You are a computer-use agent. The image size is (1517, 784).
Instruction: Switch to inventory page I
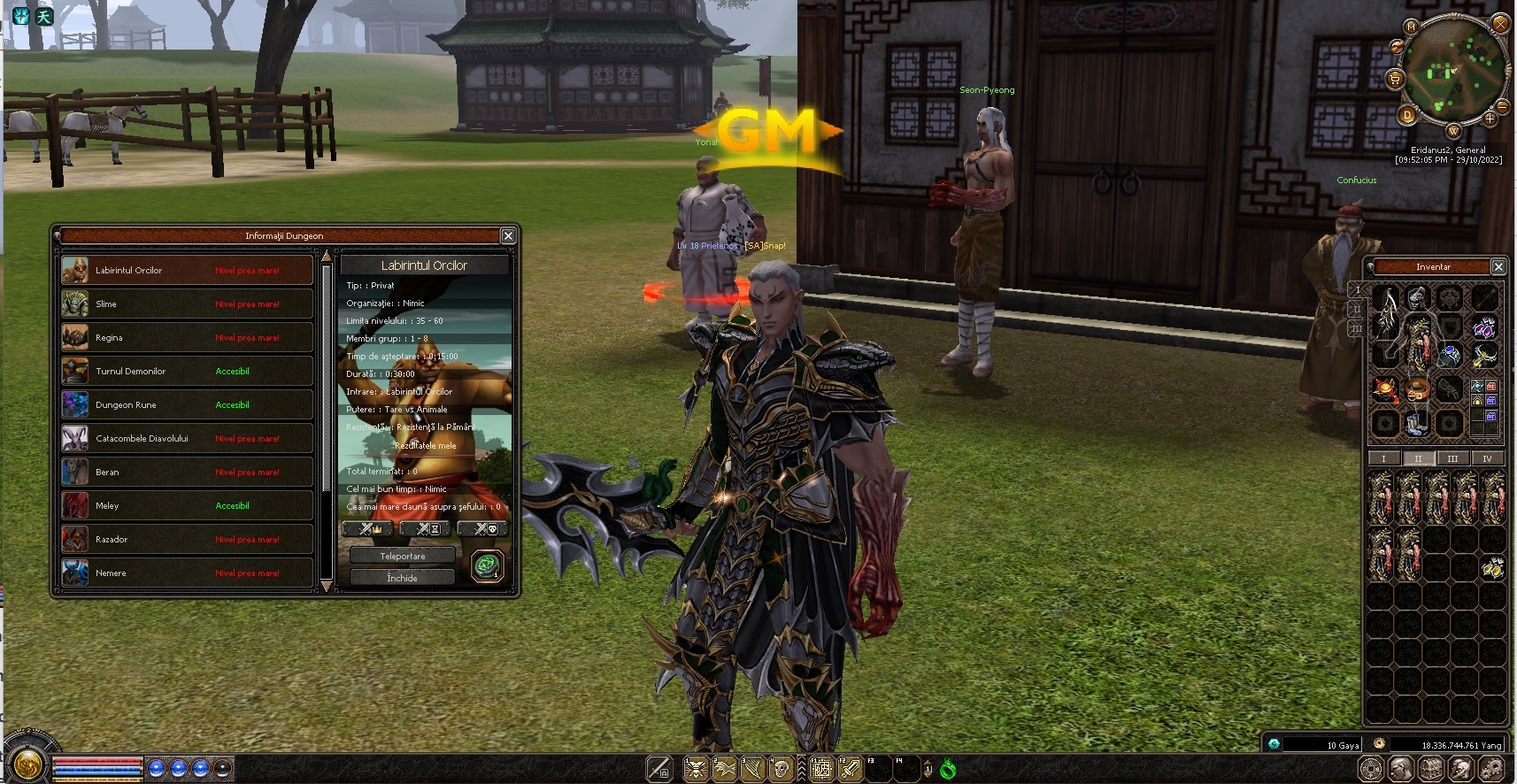coord(1383,458)
